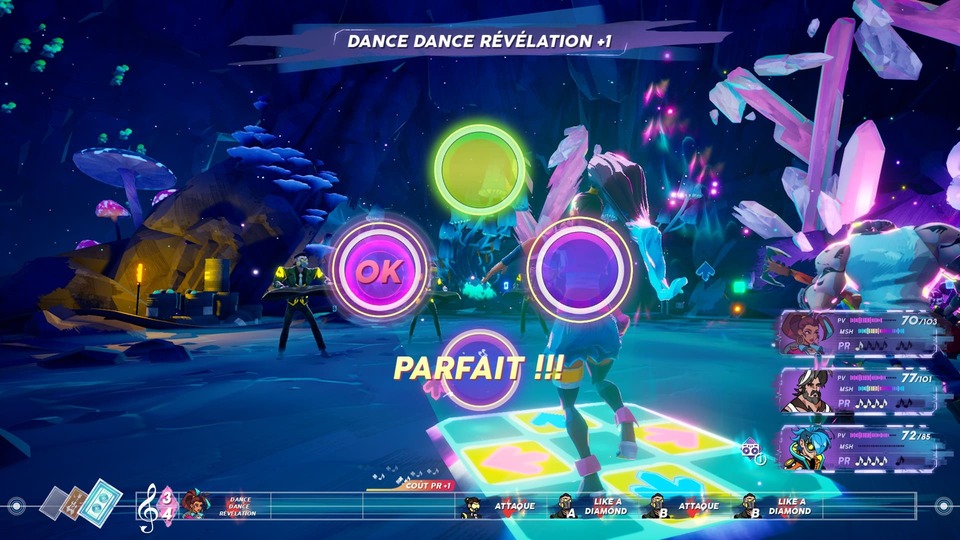Select enemy B's Attaque timeline entry

click(x=682, y=507)
